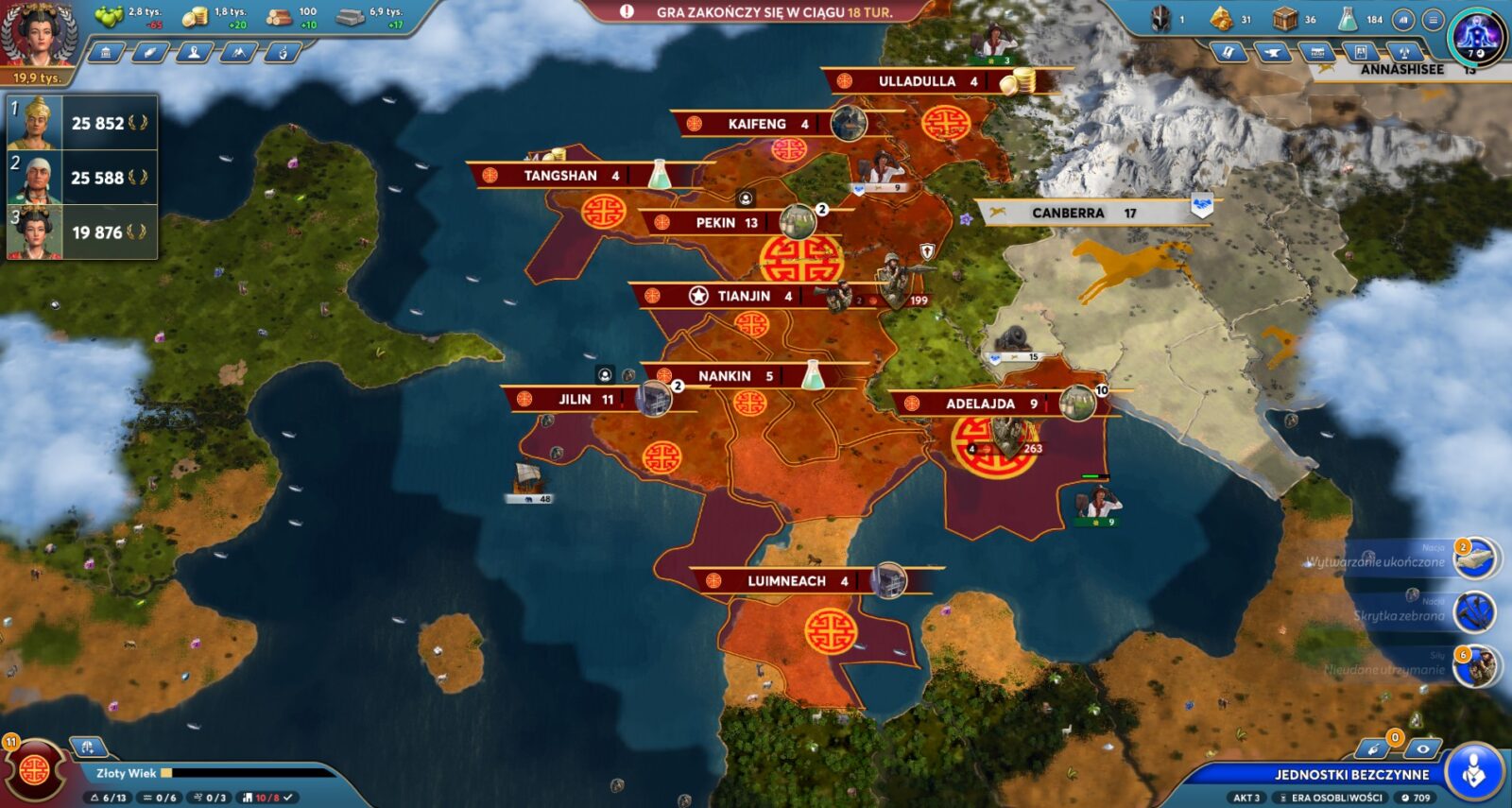The height and width of the screenshot is (808, 1512).
Task: Open the meditating figure research orb
Action: (x=1476, y=36)
